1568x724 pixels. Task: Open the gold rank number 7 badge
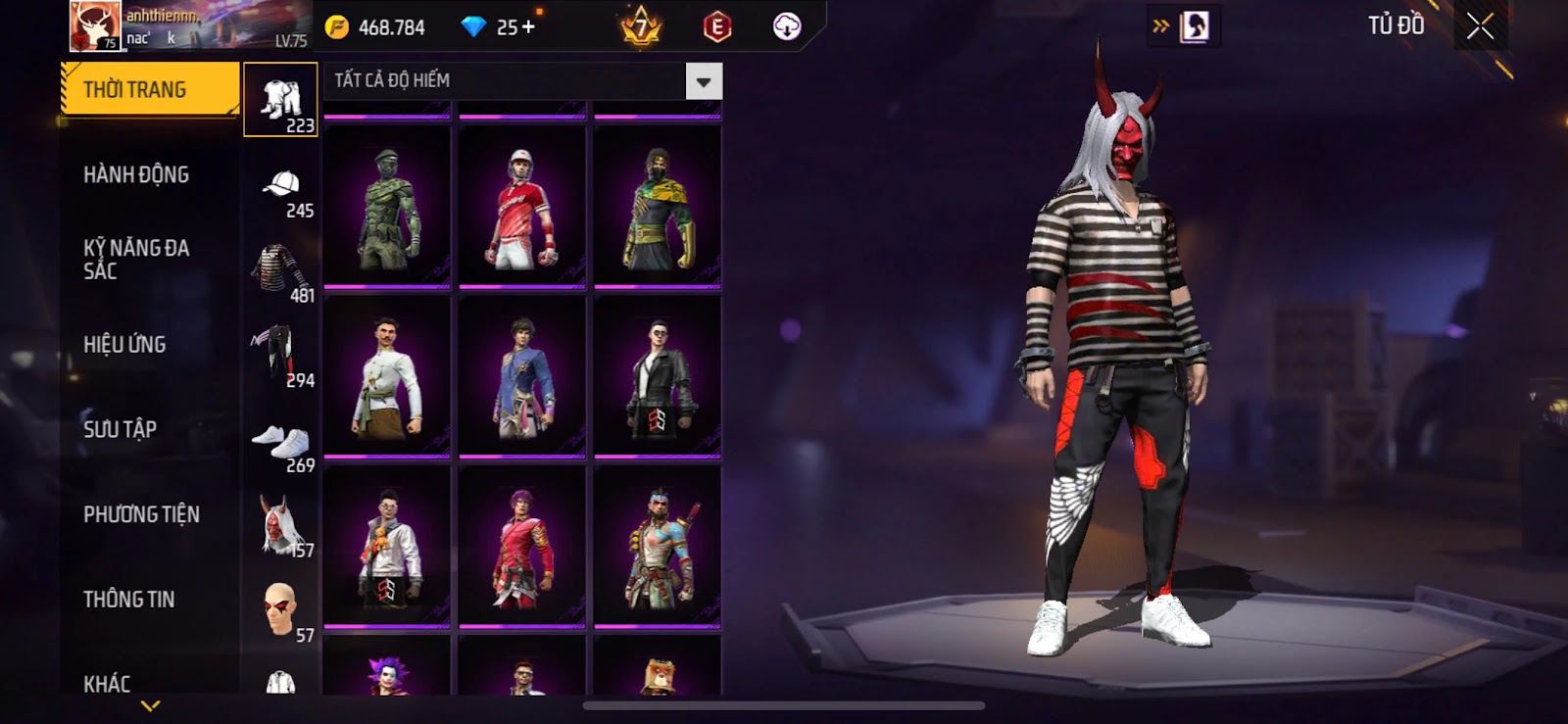641,27
